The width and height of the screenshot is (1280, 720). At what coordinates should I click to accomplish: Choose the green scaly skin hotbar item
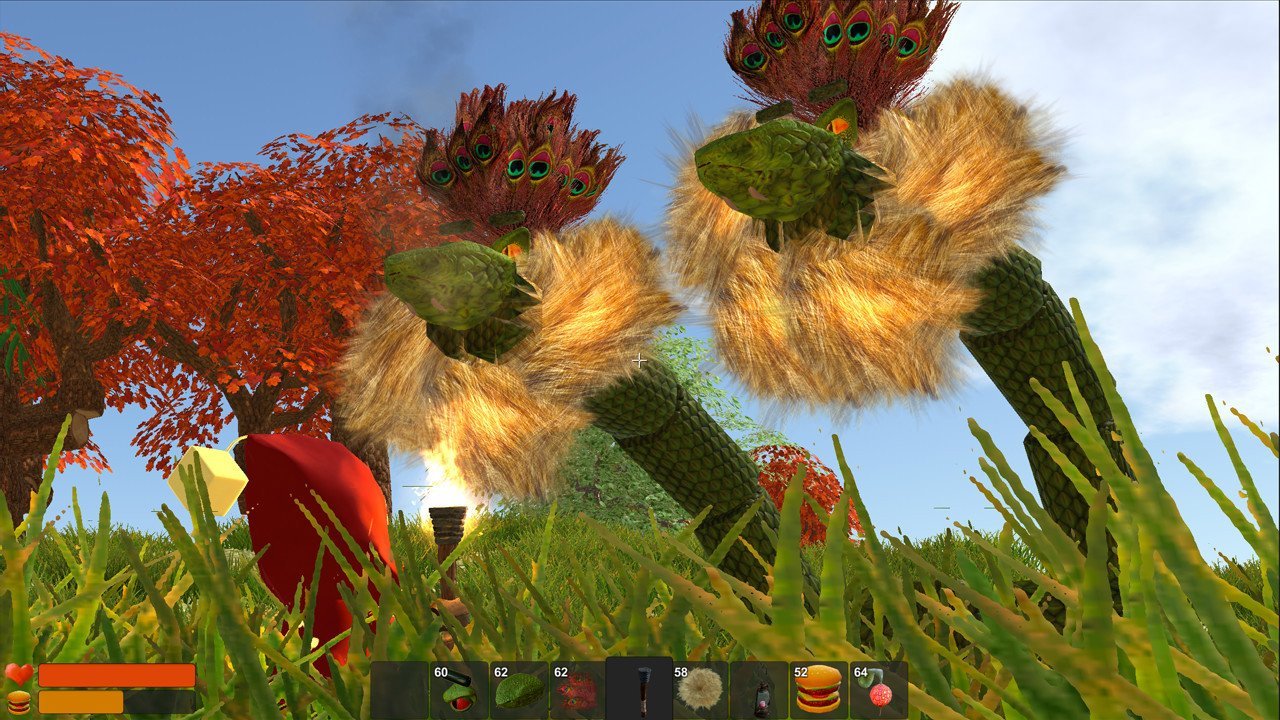(x=519, y=690)
